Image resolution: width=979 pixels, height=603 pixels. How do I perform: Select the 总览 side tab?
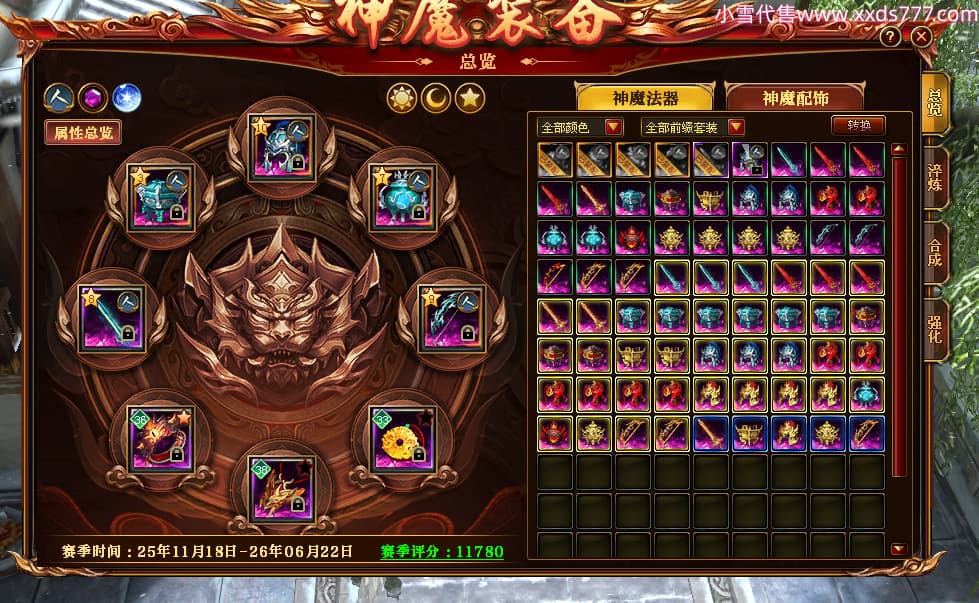(934, 105)
